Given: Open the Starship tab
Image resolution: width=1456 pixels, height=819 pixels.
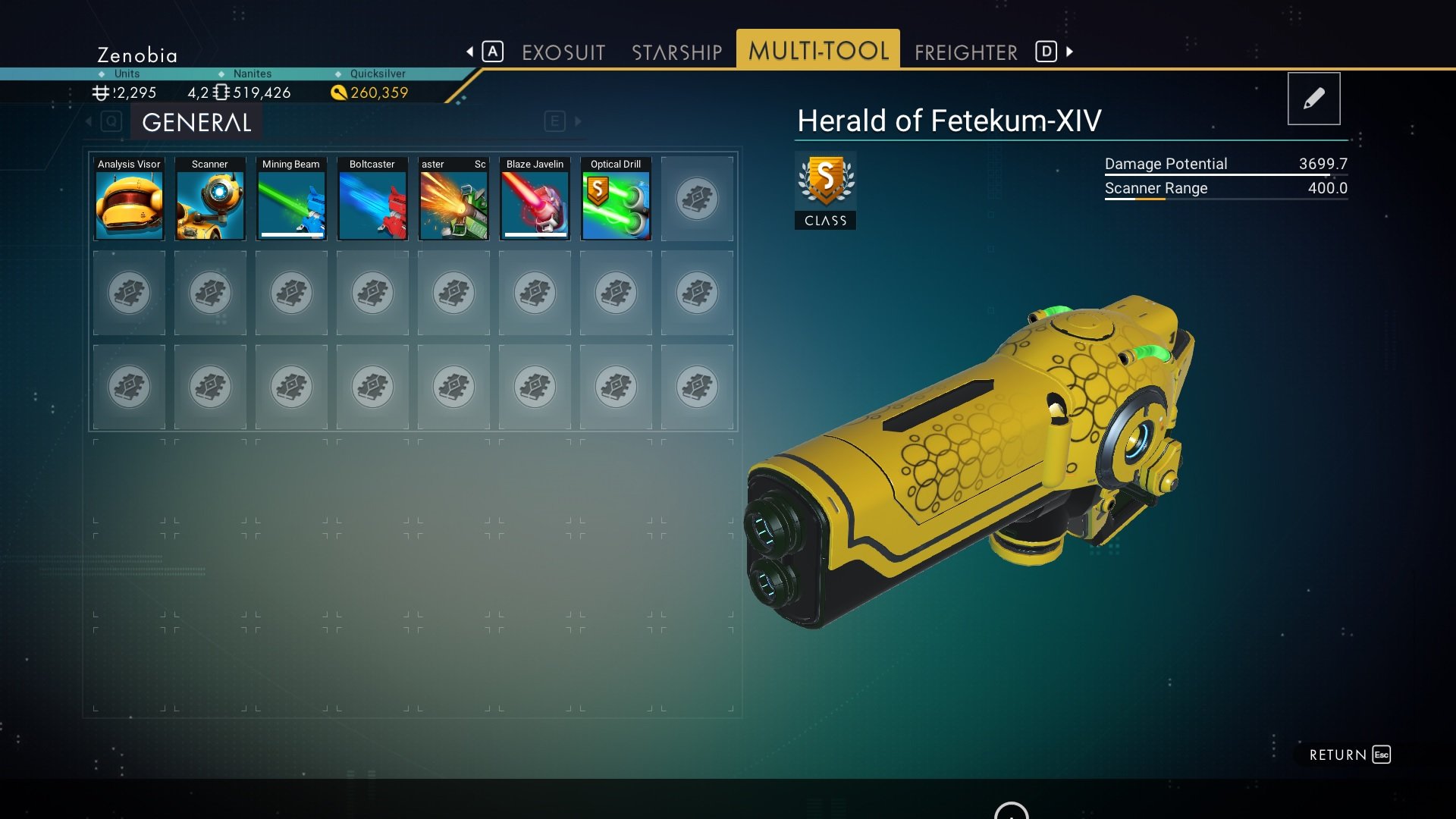Looking at the screenshot, I should 676,52.
